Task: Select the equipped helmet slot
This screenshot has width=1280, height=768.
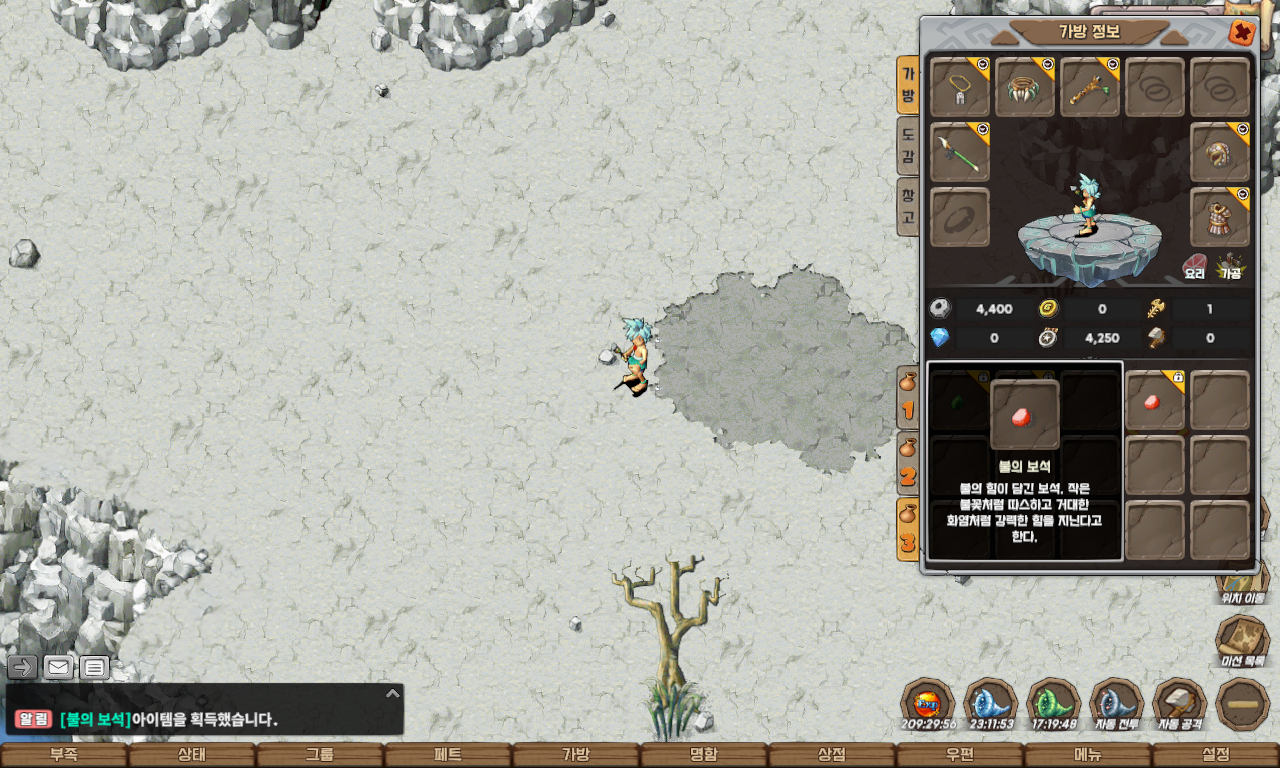Action: click(1220, 153)
